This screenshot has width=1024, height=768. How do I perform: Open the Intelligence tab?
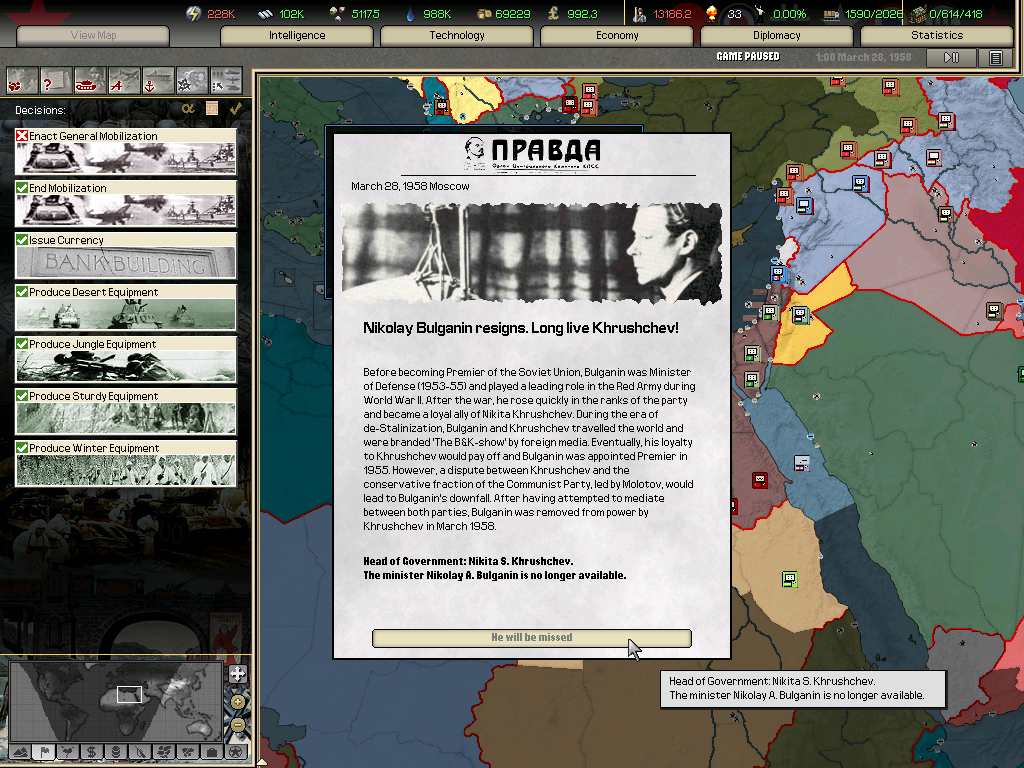[x=297, y=35]
